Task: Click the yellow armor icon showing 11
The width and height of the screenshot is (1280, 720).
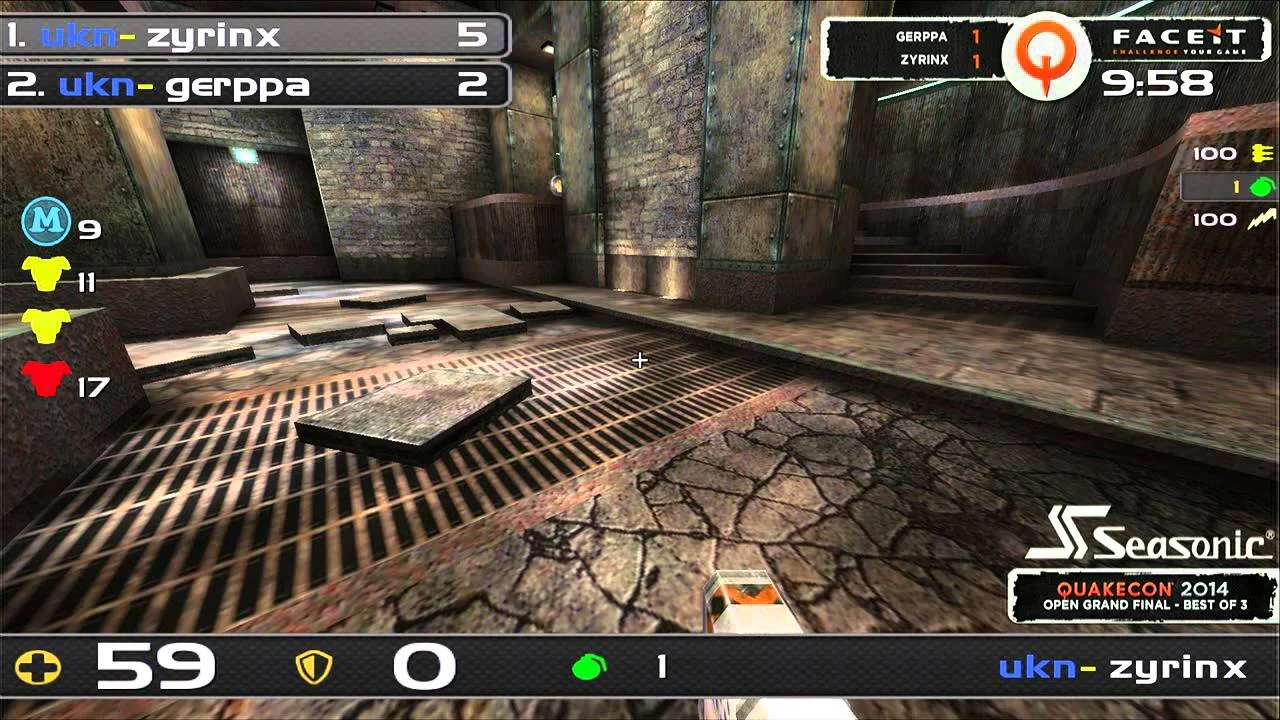Action: [x=46, y=274]
